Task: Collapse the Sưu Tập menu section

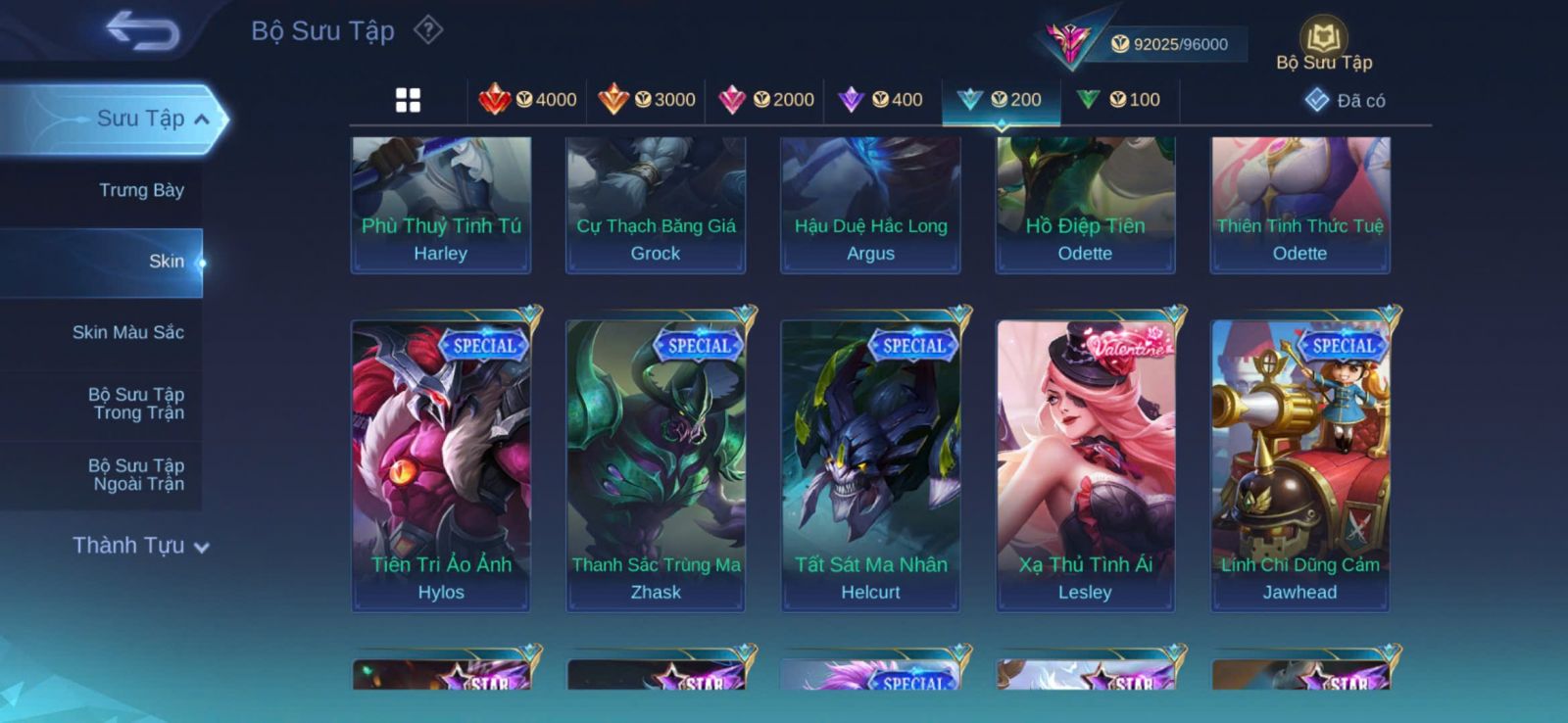Action: (x=202, y=120)
